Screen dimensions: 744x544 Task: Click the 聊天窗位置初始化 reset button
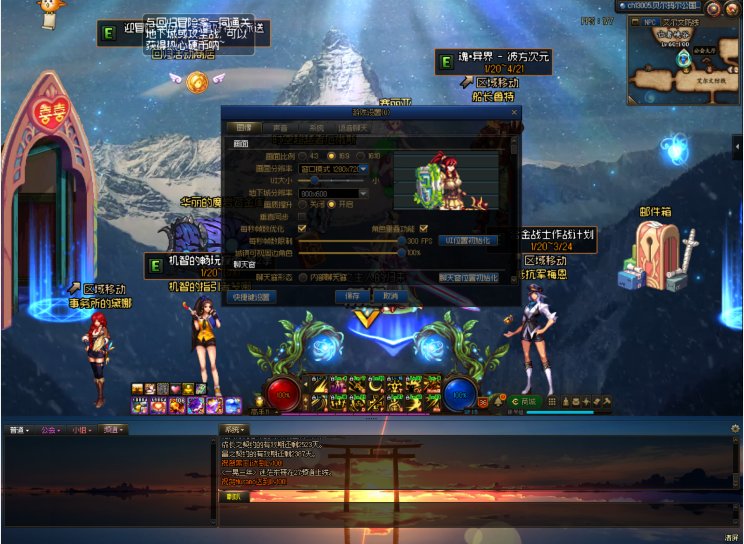pyautogui.click(x=468, y=277)
